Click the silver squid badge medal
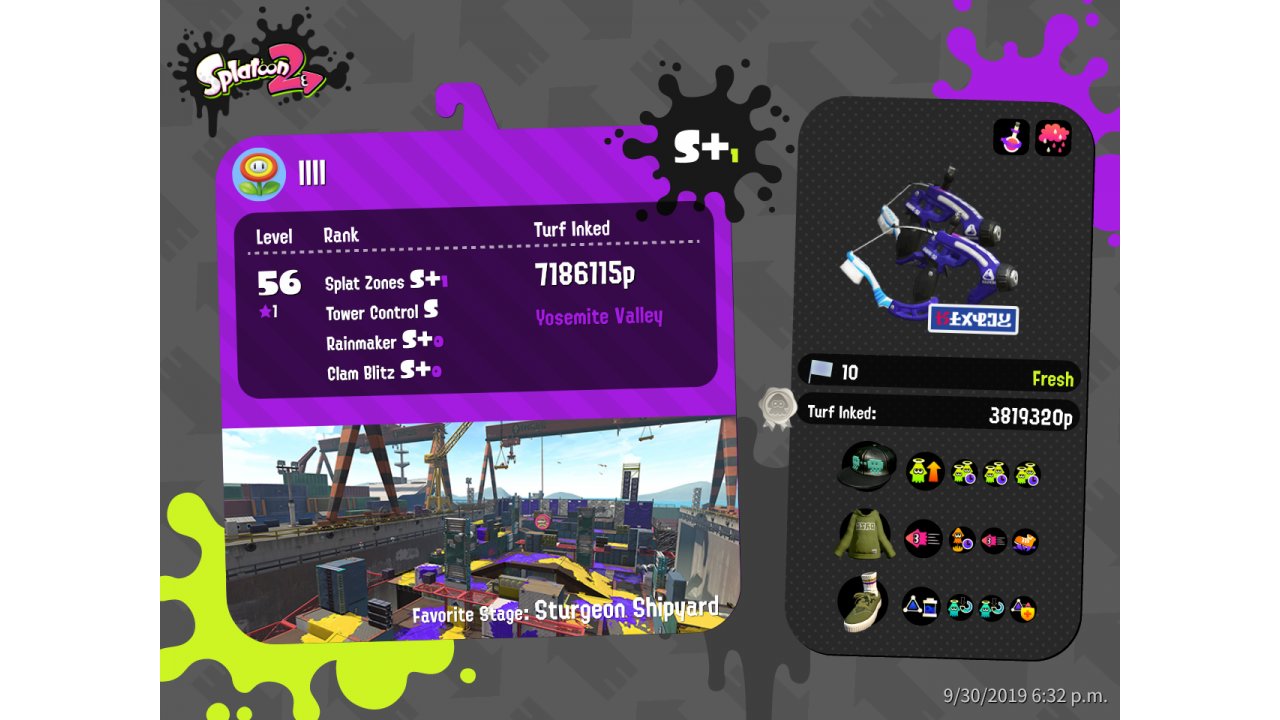 pyautogui.click(x=777, y=409)
